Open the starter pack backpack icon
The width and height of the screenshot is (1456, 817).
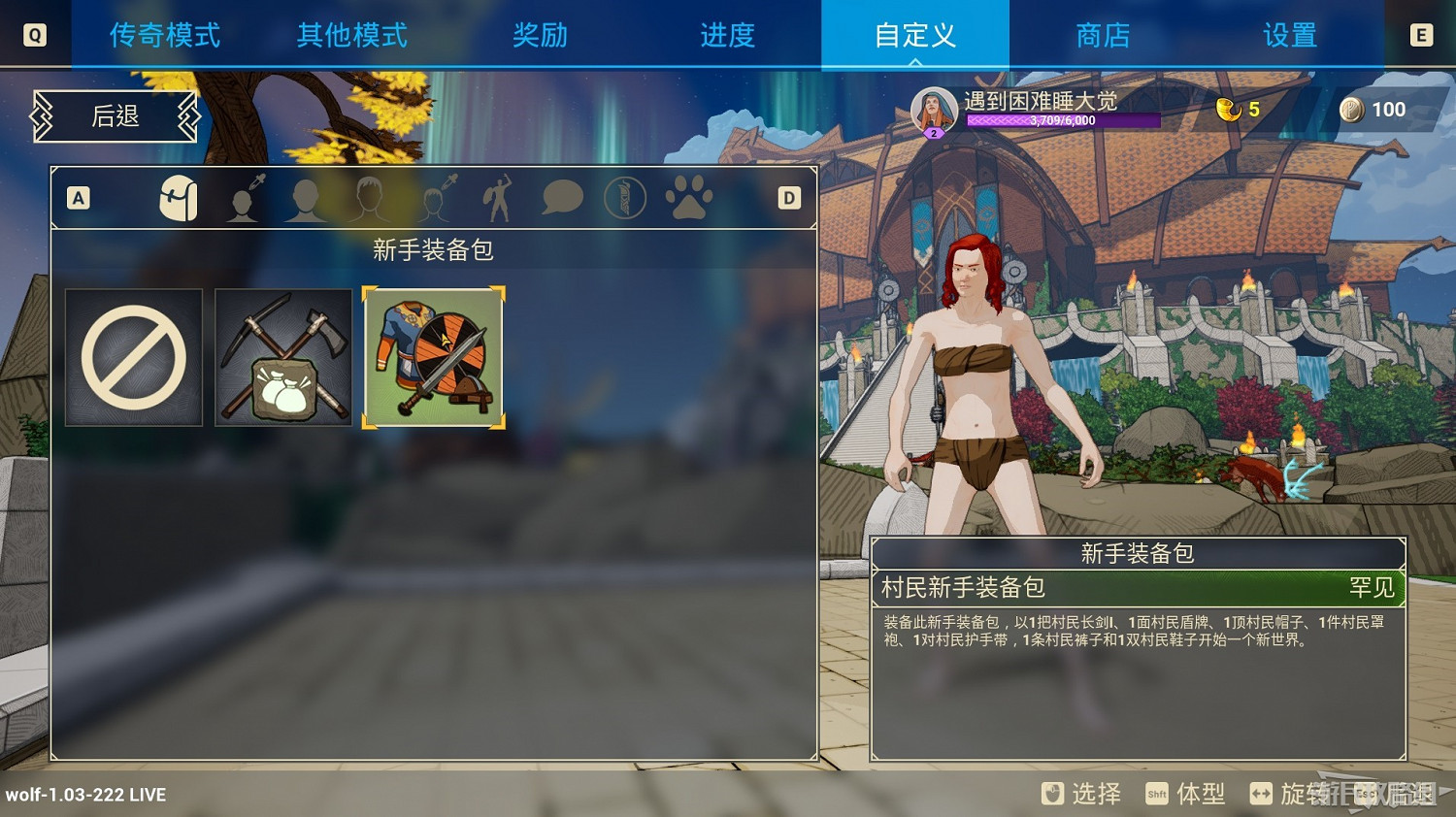179,197
